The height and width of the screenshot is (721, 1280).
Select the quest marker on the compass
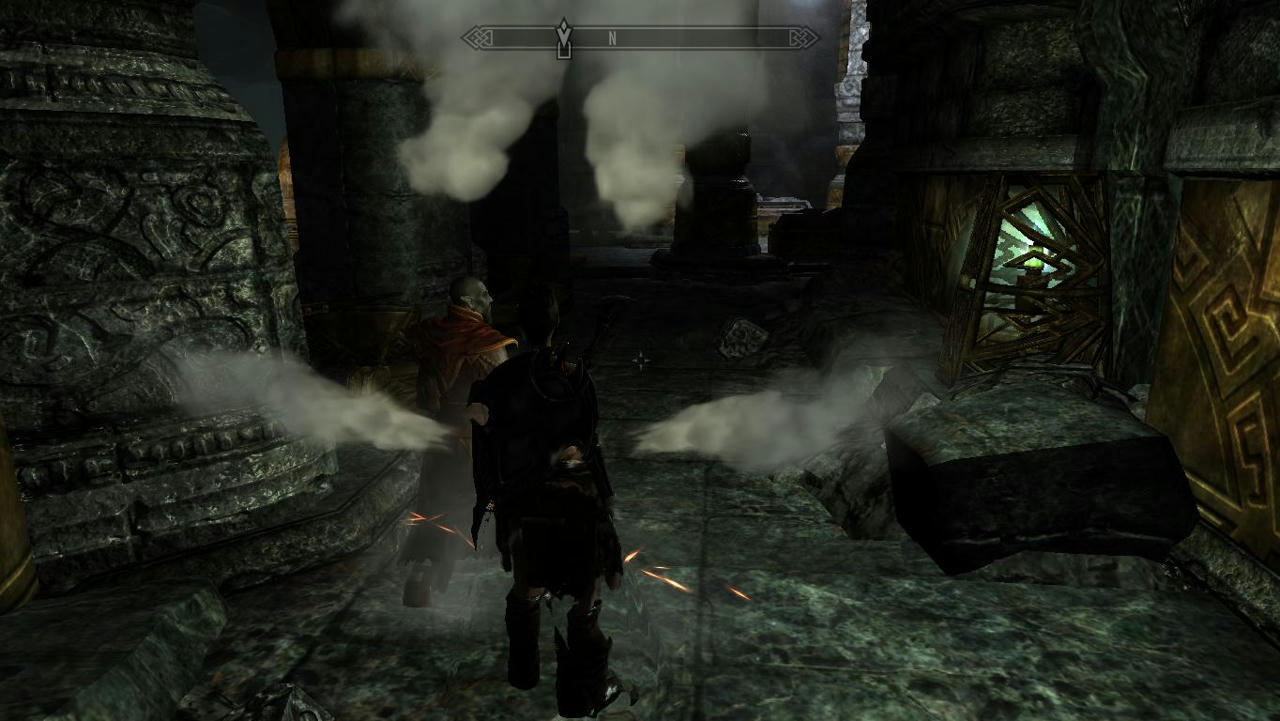coord(564,37)
